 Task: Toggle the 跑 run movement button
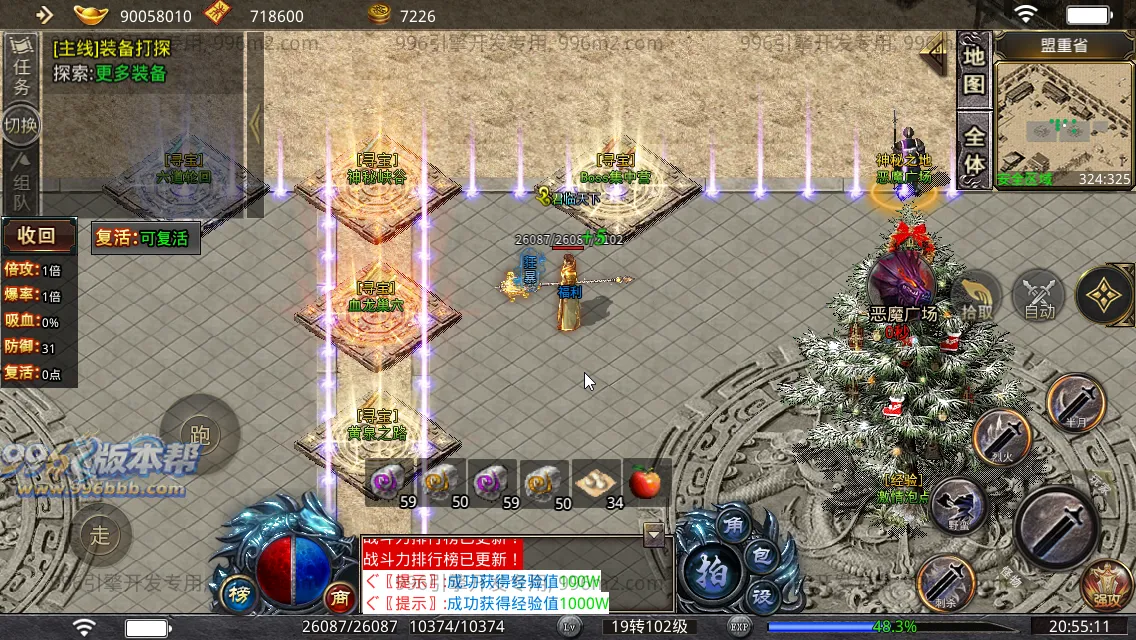click(200, 434)
